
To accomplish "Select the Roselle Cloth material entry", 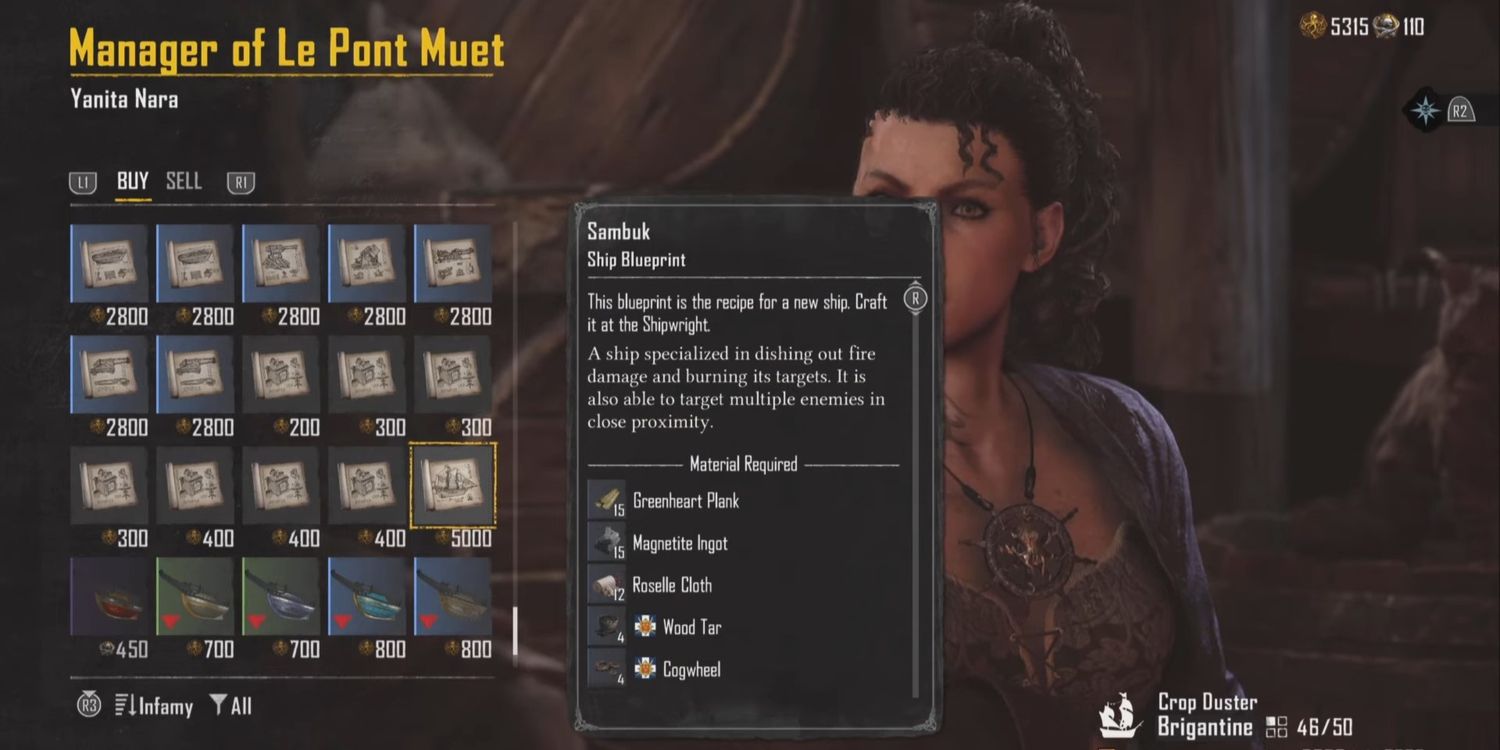I will click(671, 586).
